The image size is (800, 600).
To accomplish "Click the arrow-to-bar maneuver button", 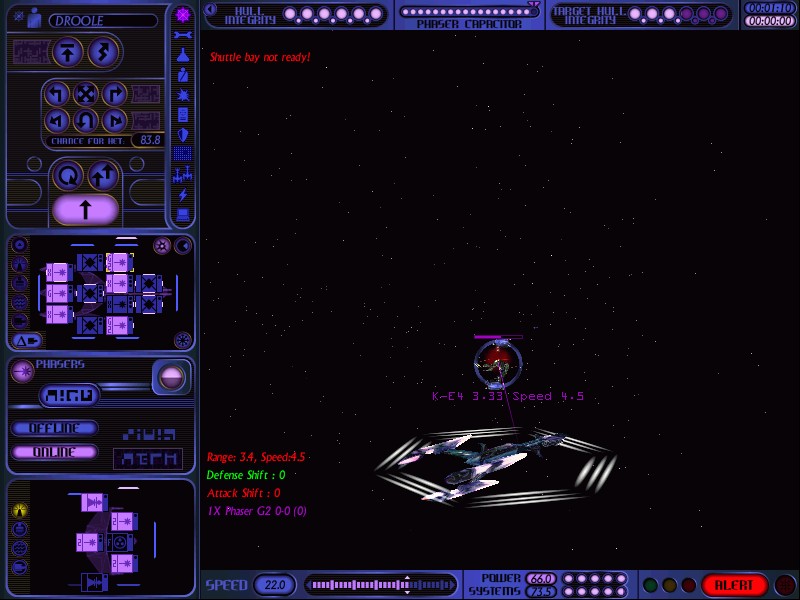I will pyautogui.click(x=69, y=51).
